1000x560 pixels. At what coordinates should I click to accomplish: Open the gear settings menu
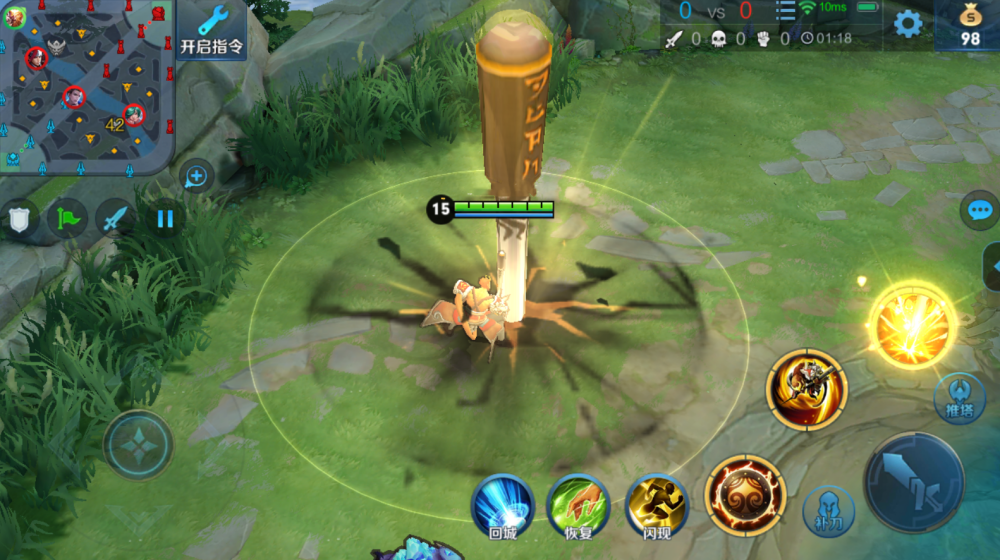point(908,24)
